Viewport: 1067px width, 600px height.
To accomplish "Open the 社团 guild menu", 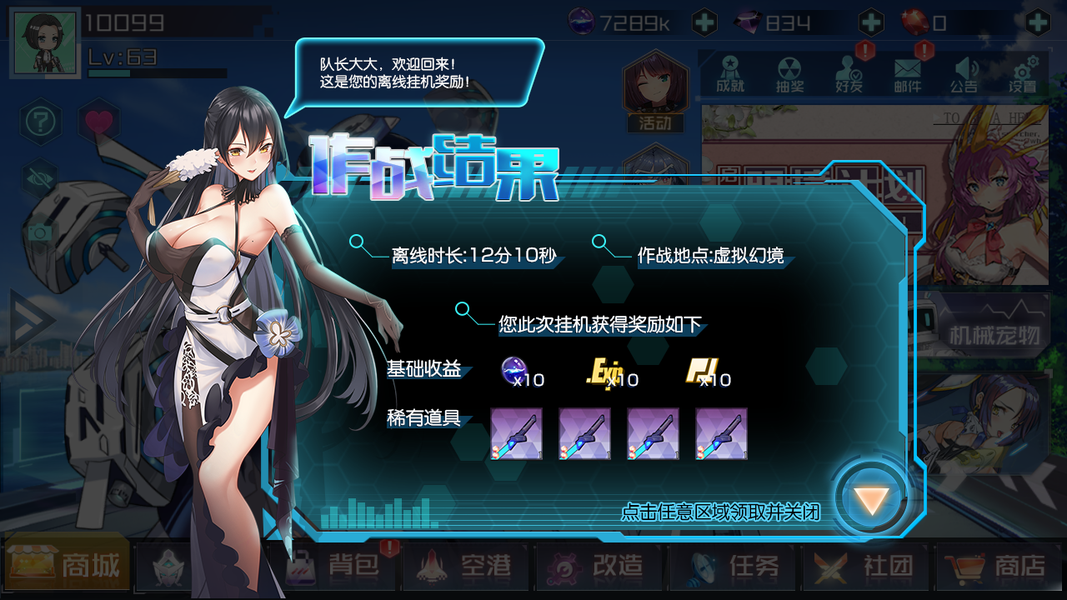I will click(x=866, y=567).
